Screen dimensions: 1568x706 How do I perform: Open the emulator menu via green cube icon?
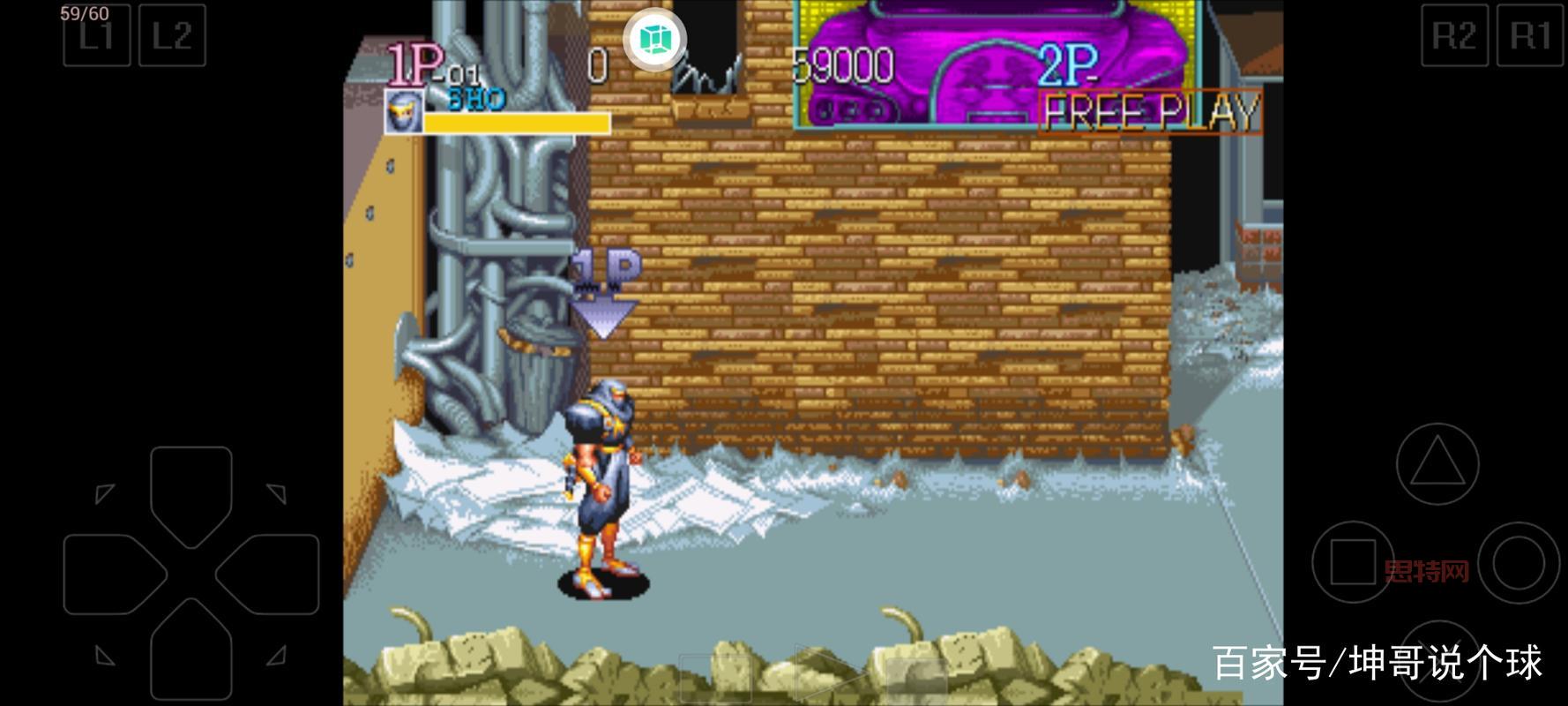coord(653,38)
